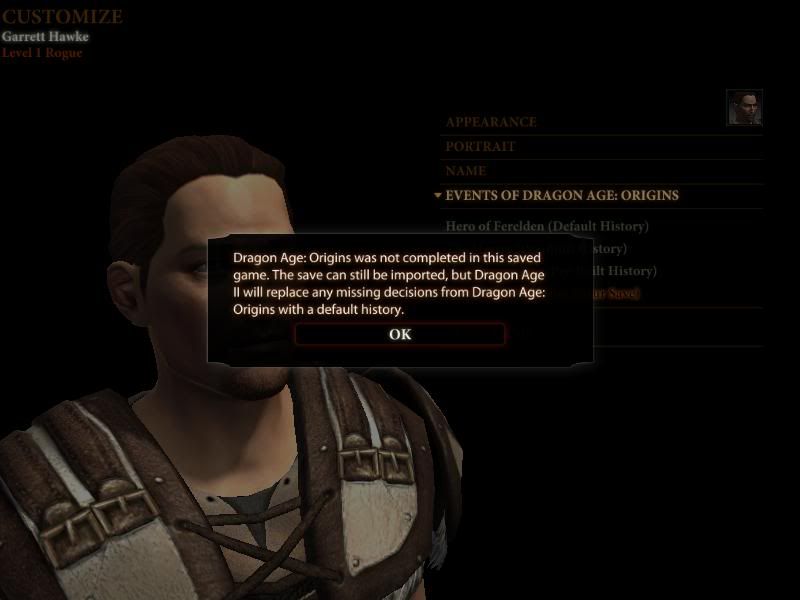Open the Name section
This screenshot has height=600, width=800.
[466, 171]
